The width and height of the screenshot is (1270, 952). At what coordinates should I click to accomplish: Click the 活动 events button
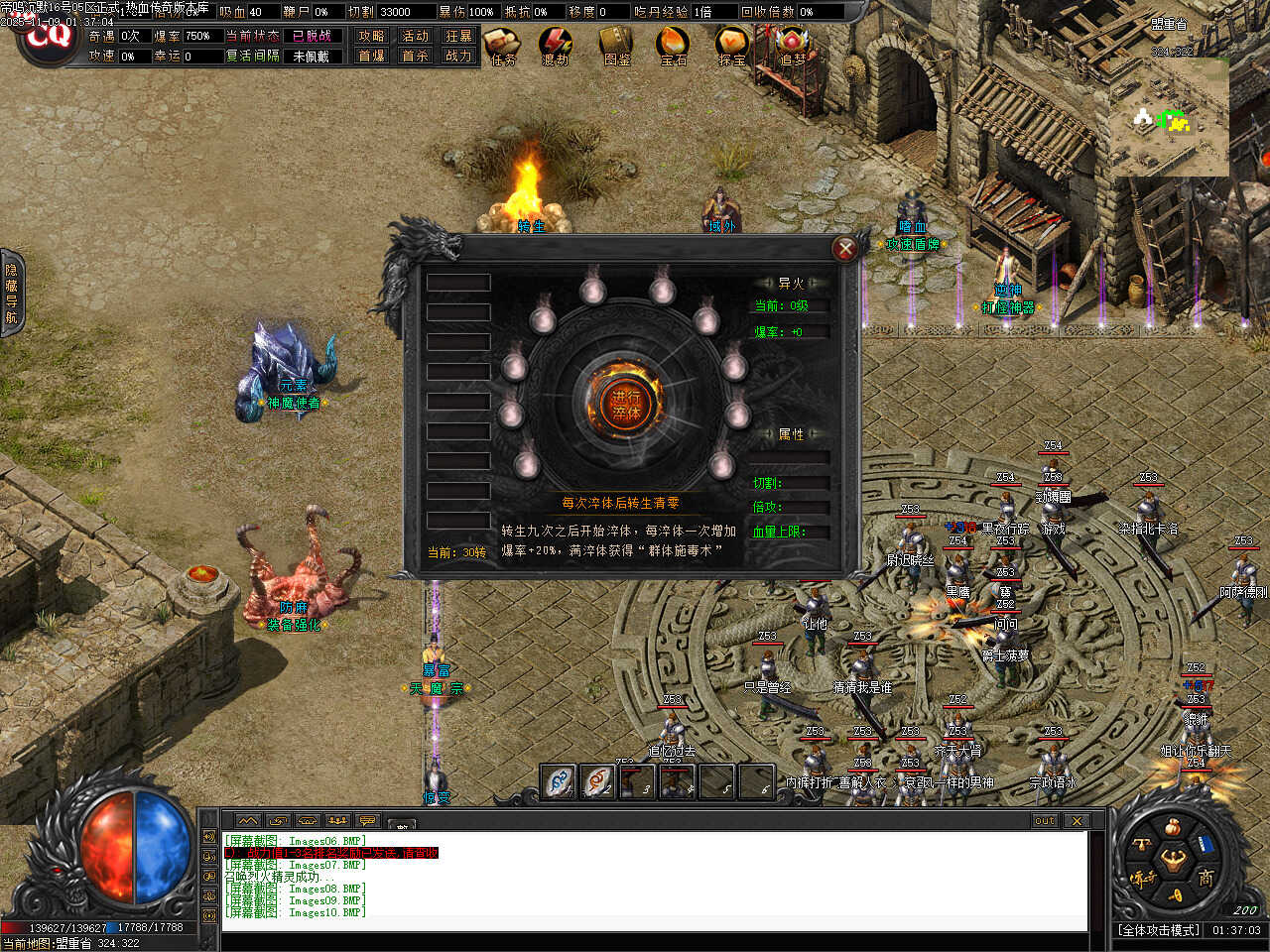pos(415,36)
